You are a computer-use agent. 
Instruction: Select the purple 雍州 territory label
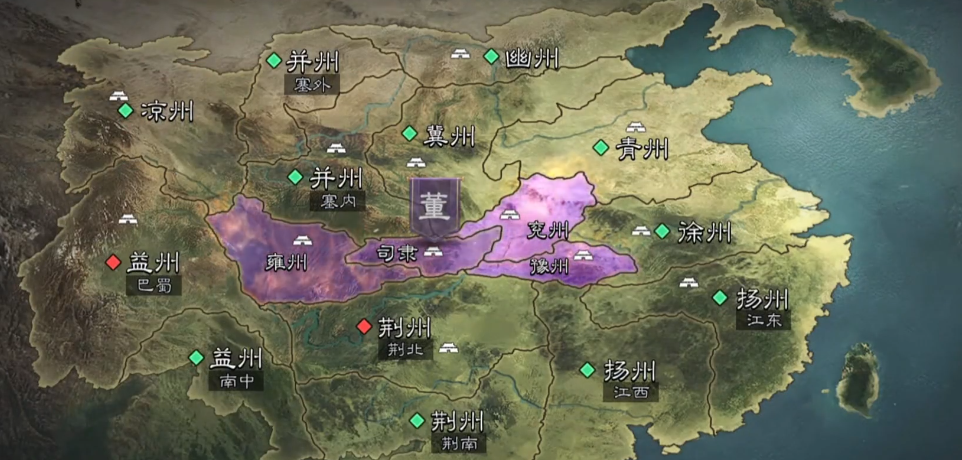[287, 264]
